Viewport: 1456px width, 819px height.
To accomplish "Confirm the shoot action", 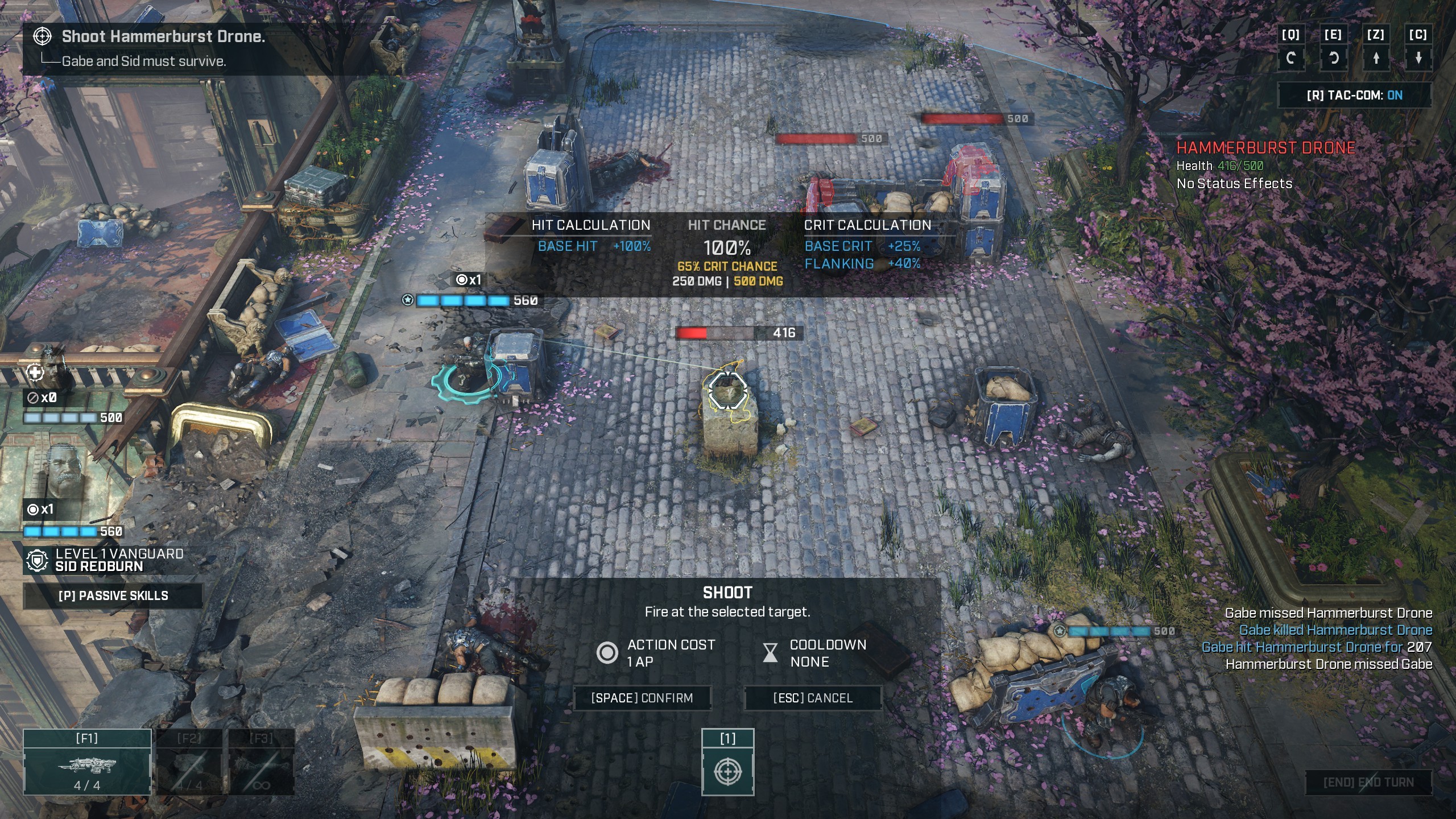I will click(x=642, y=698).
